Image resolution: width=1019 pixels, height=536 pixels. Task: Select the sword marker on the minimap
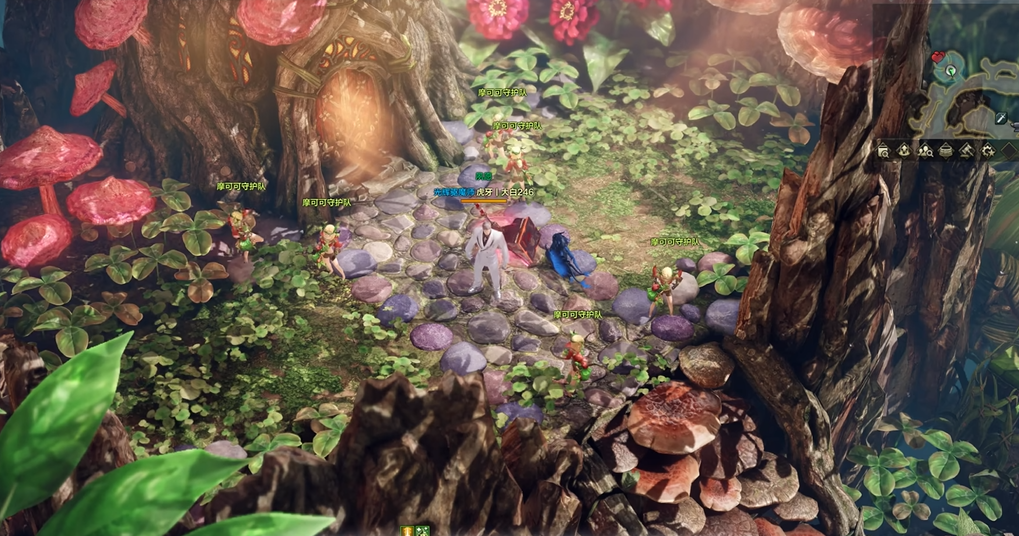coord(1001,119)
